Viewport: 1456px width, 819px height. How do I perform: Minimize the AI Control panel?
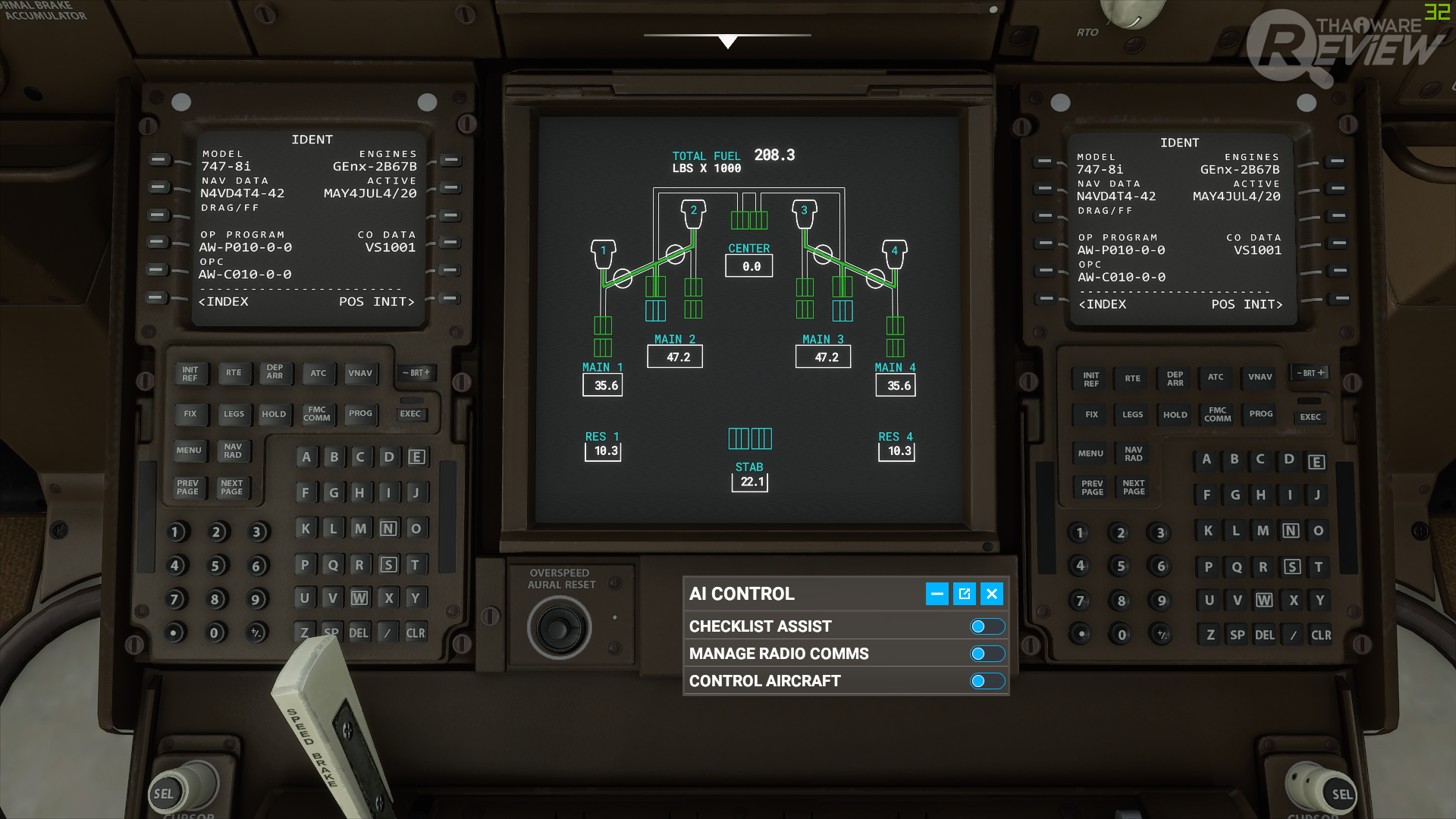point(937,594)
